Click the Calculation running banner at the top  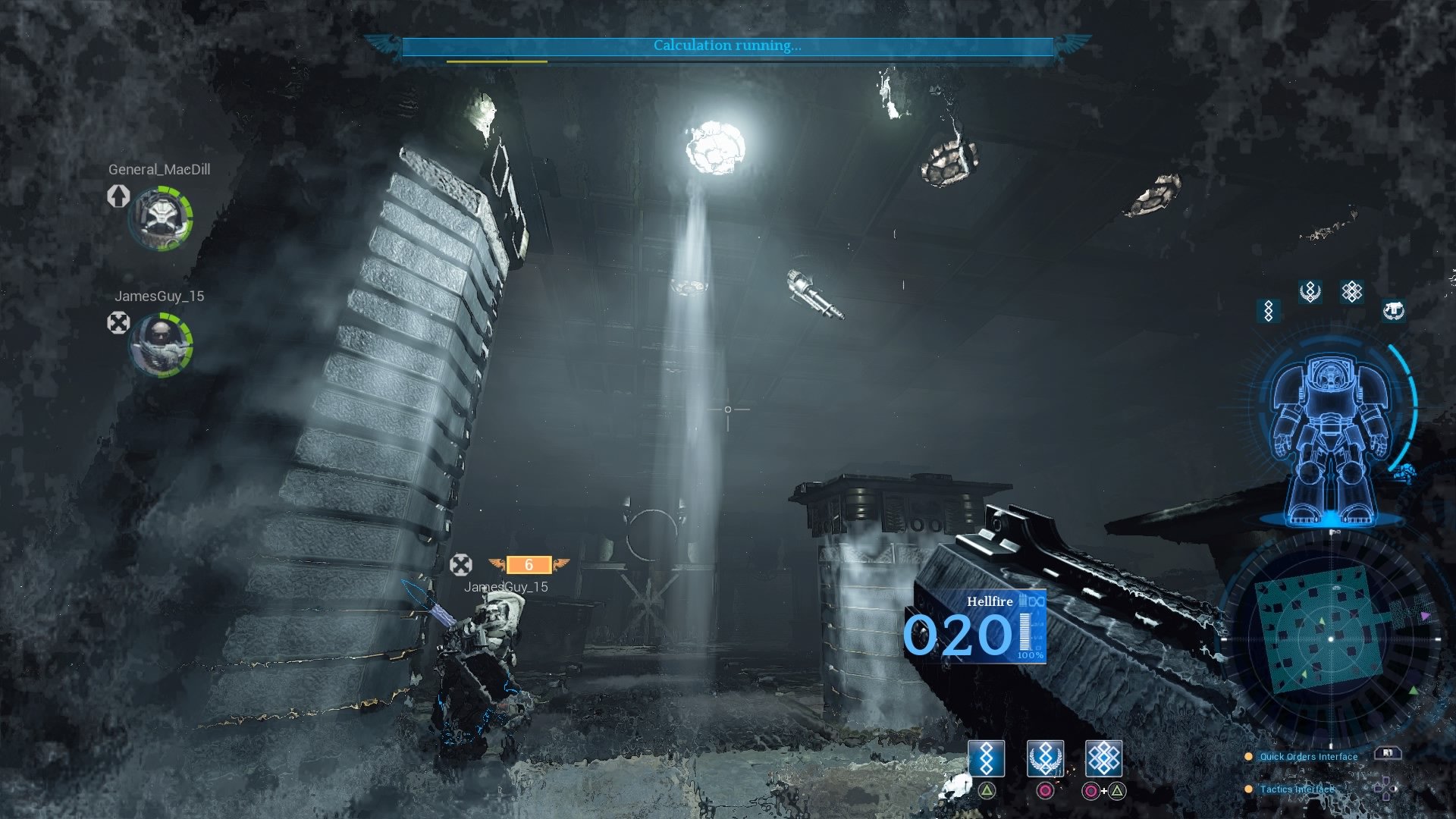coord(726,45)
